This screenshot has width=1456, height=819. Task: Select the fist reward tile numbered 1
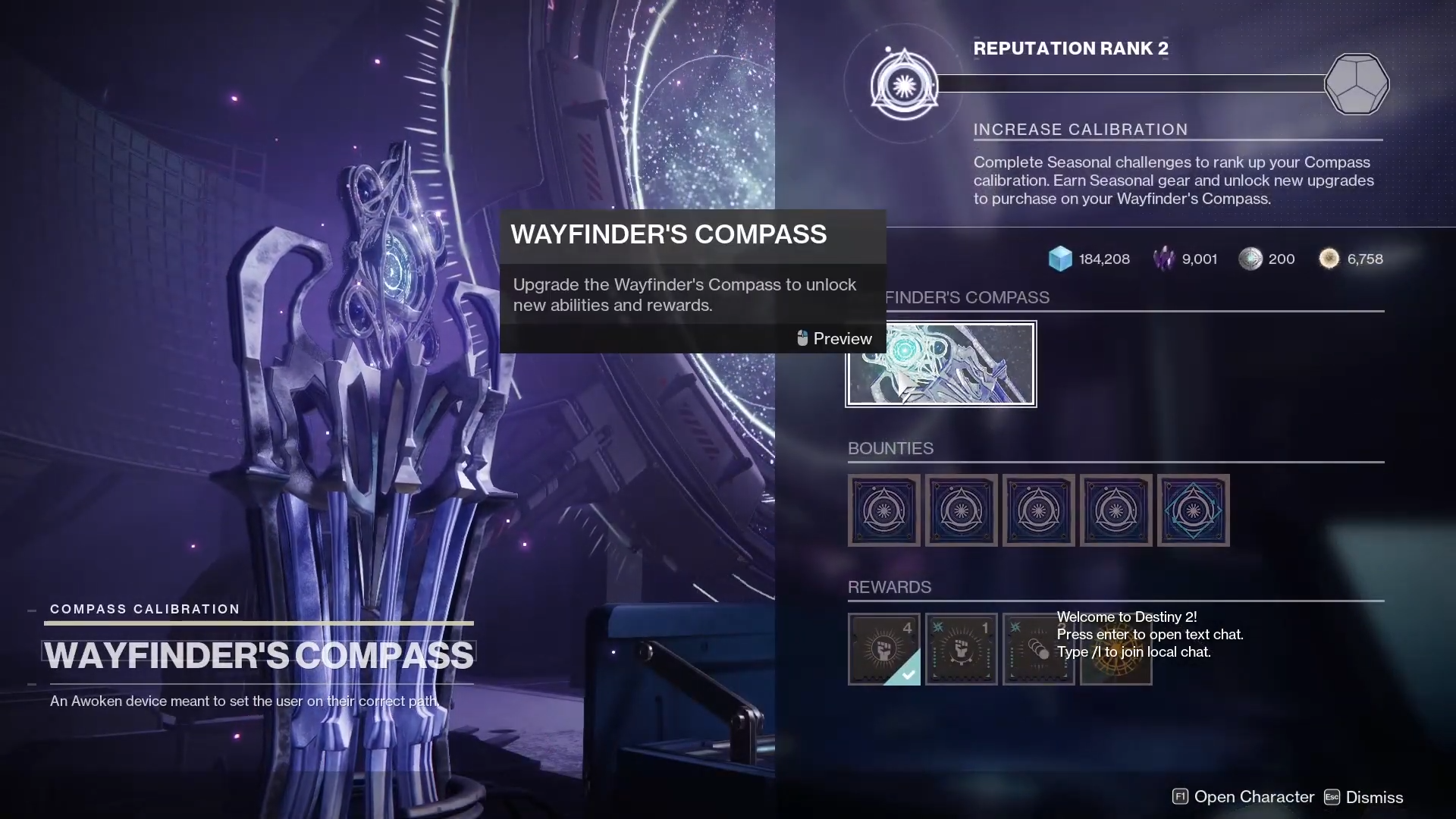coord(961,649)
